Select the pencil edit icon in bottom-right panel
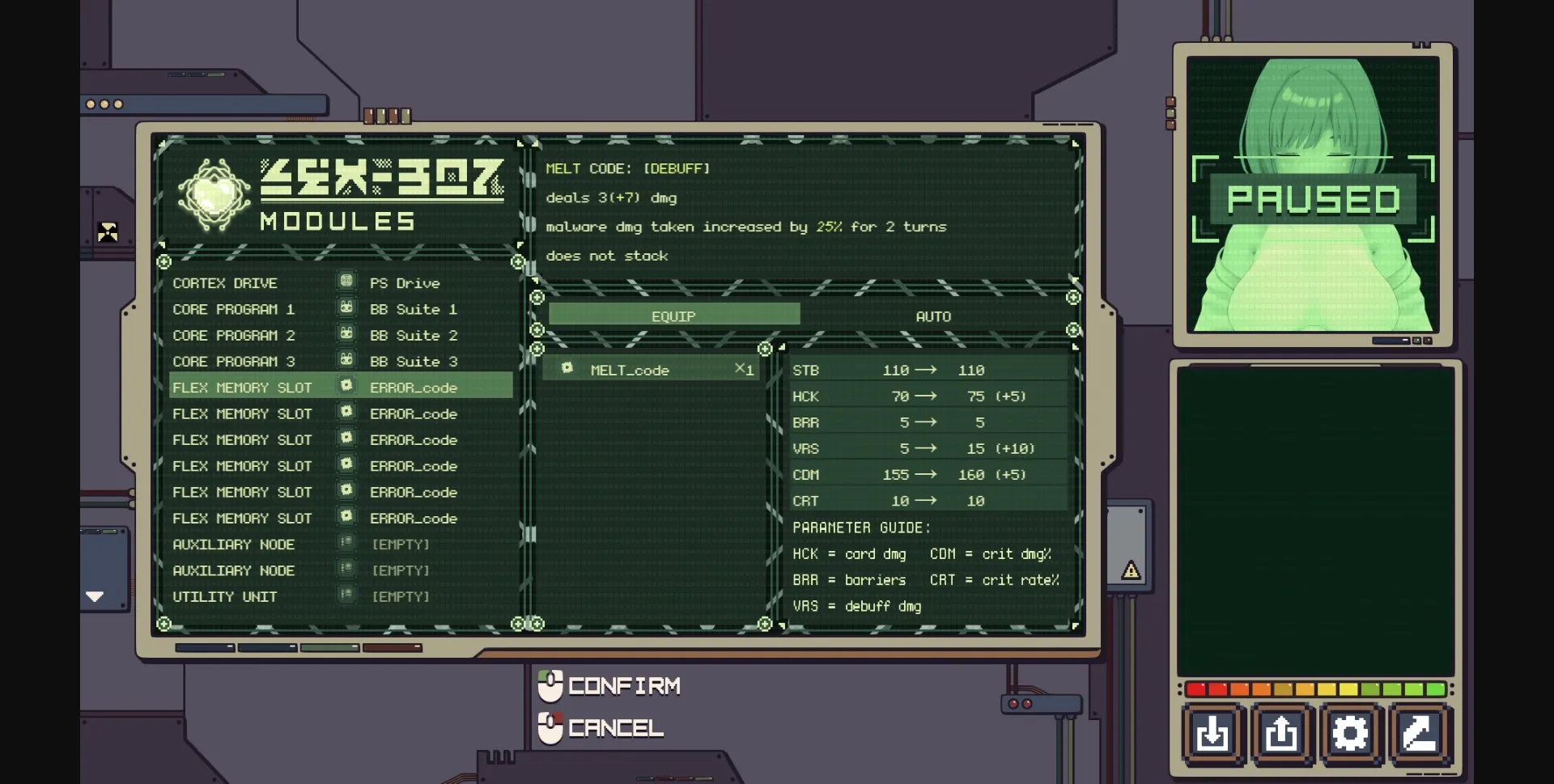Screen dimensions: 1554x784 click(x=1416, y=734)
